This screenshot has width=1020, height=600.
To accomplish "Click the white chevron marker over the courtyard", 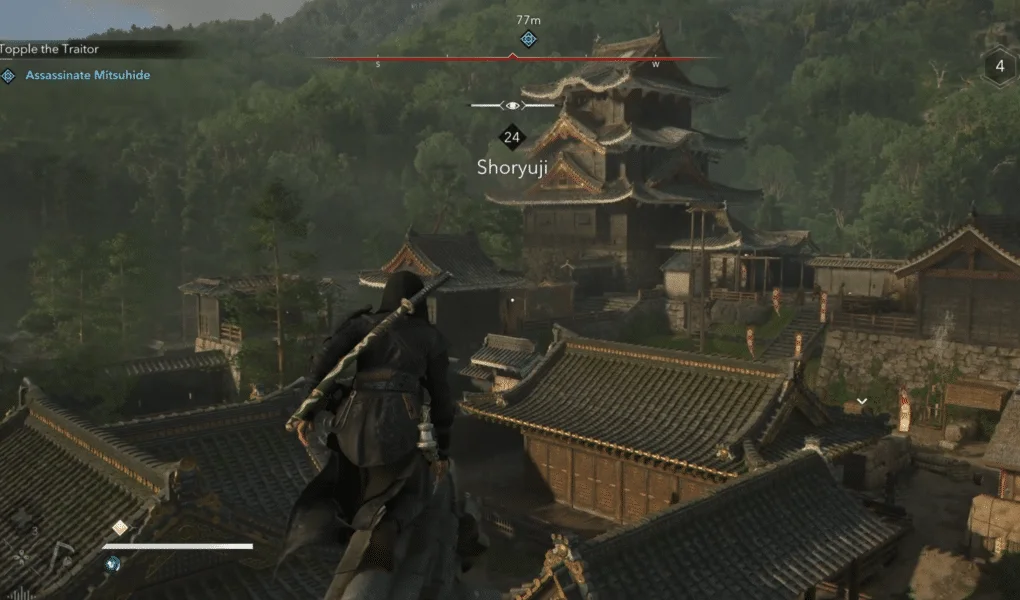I will click(x=861, y=402).
